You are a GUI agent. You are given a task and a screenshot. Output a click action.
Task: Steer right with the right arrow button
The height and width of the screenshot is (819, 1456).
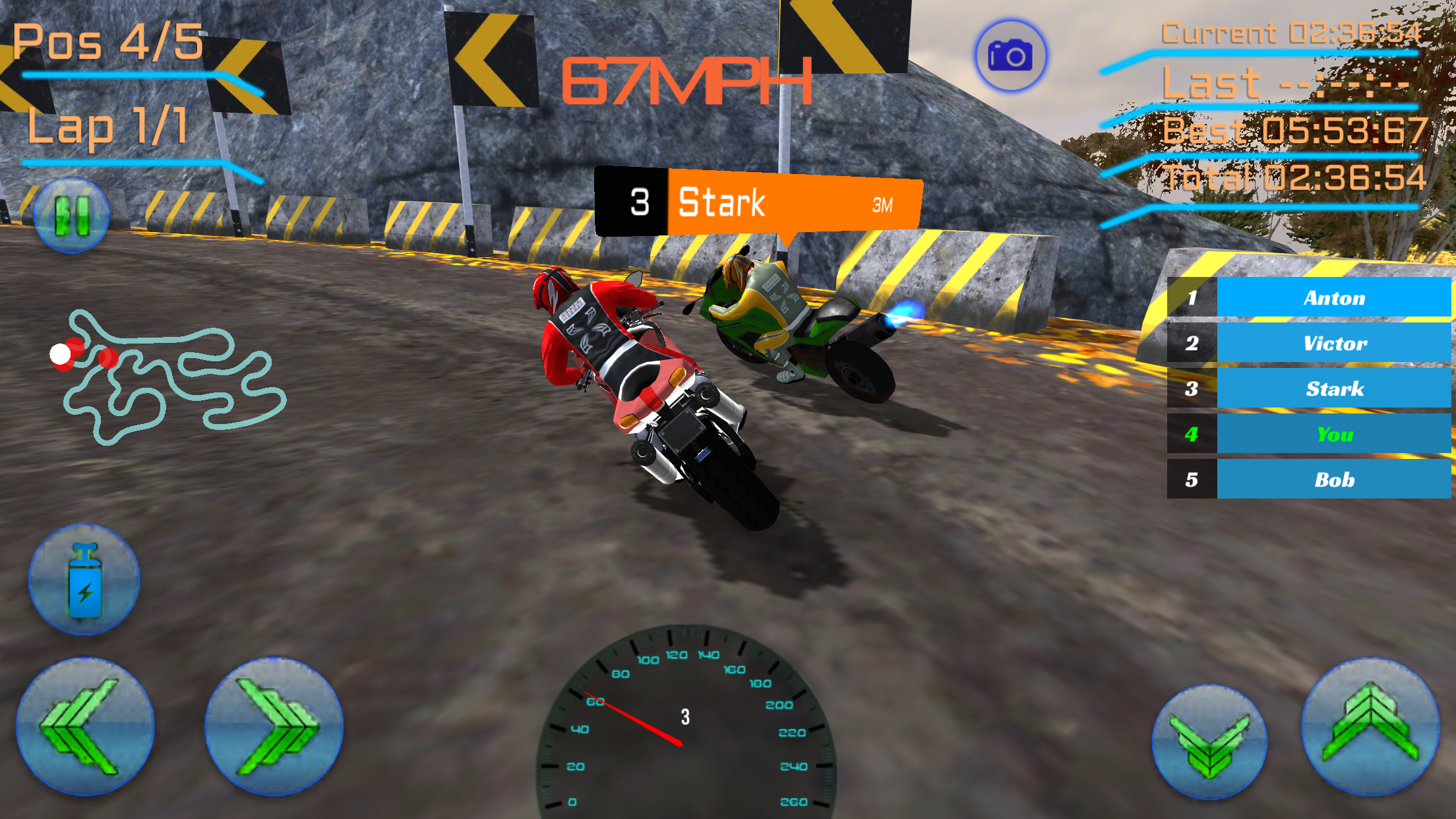pos(274,727)
